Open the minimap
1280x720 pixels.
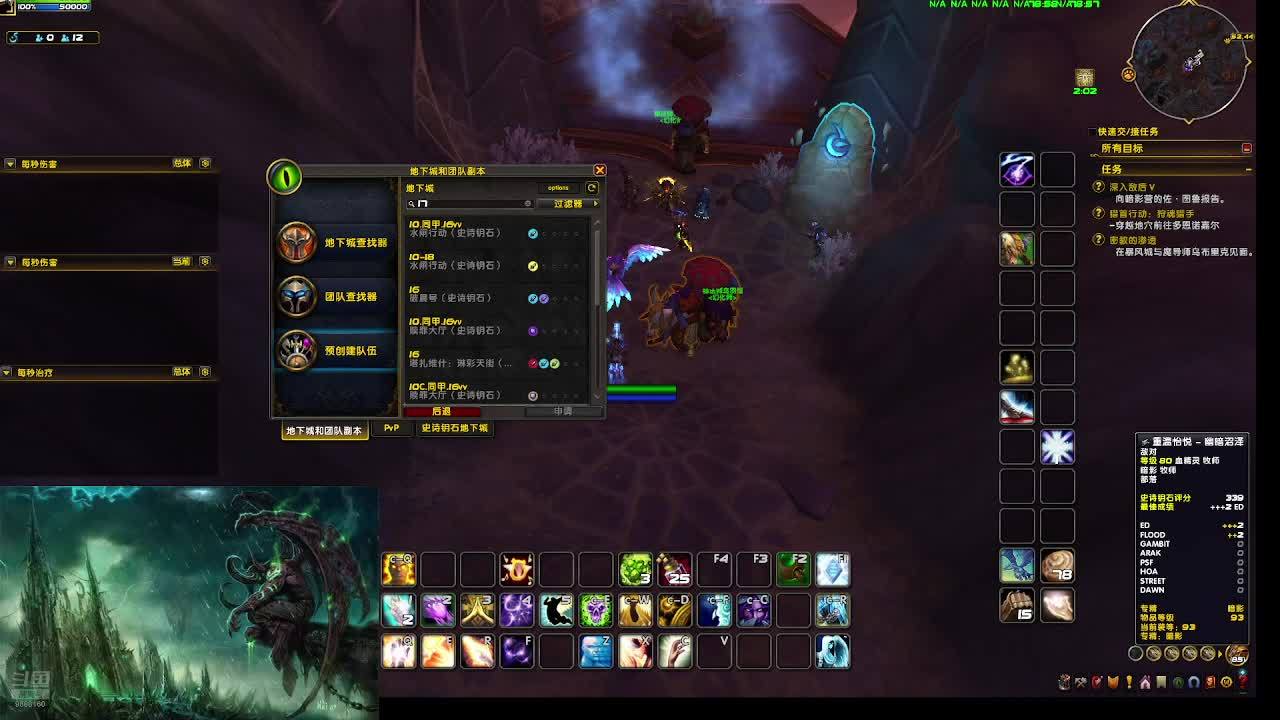click(x=1189, y=62)
